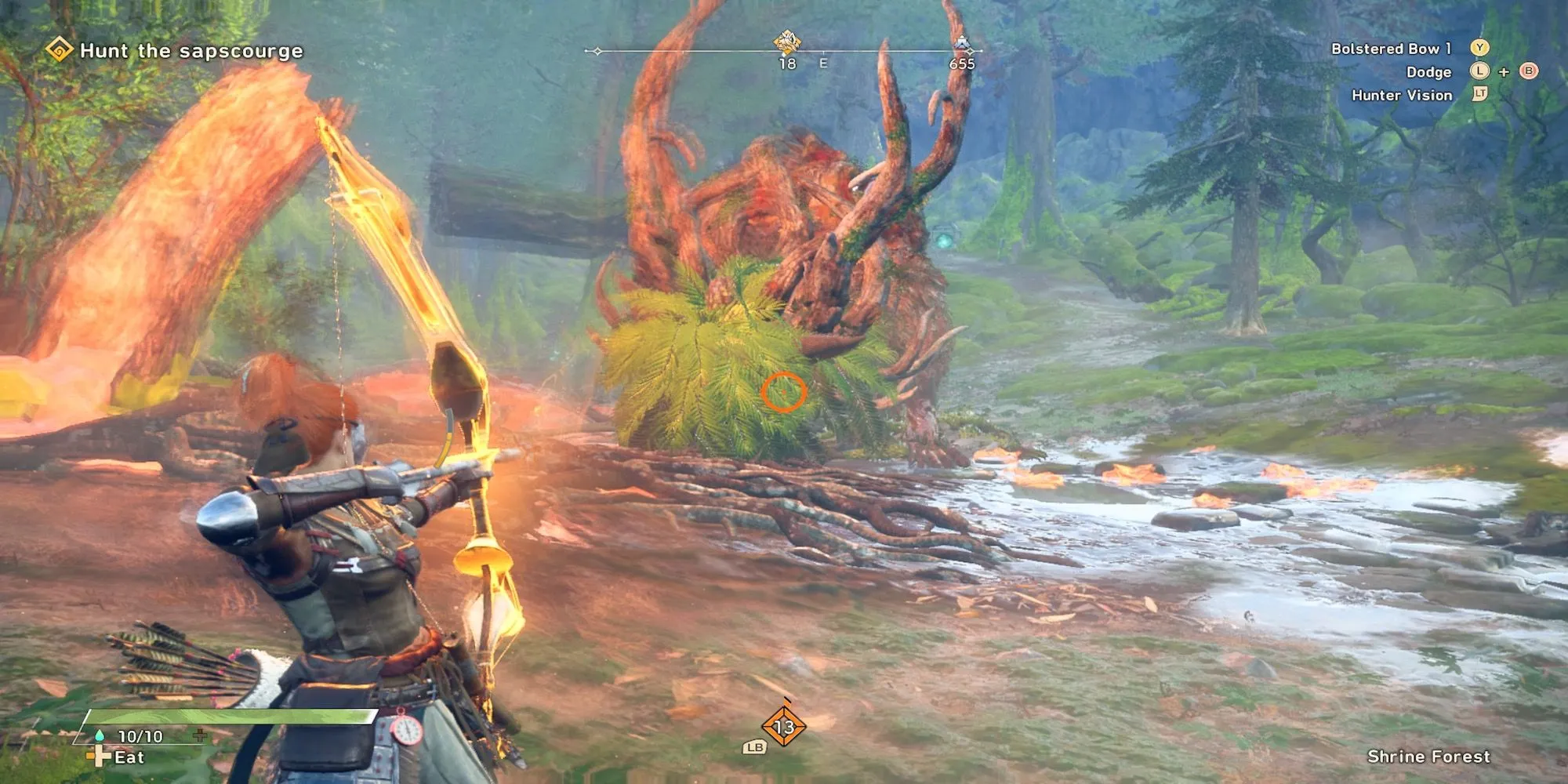Select the Hunt the sapscourge objective text
Image resolution: width=1568 pixels, height=784 pixels.
point(191,50)
